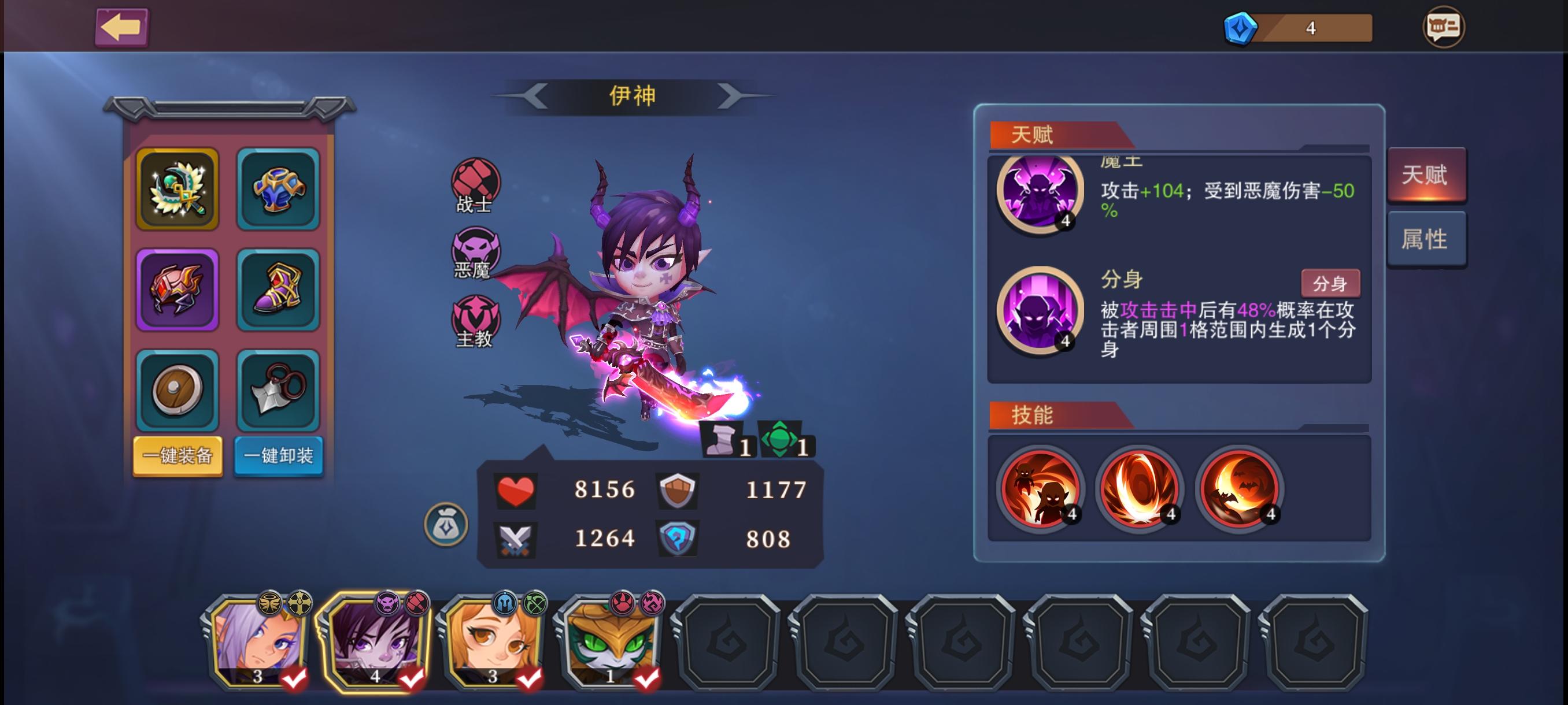
Task: Select the boots equipment slot
Action: pyautogui.click(x=279, y=289)
